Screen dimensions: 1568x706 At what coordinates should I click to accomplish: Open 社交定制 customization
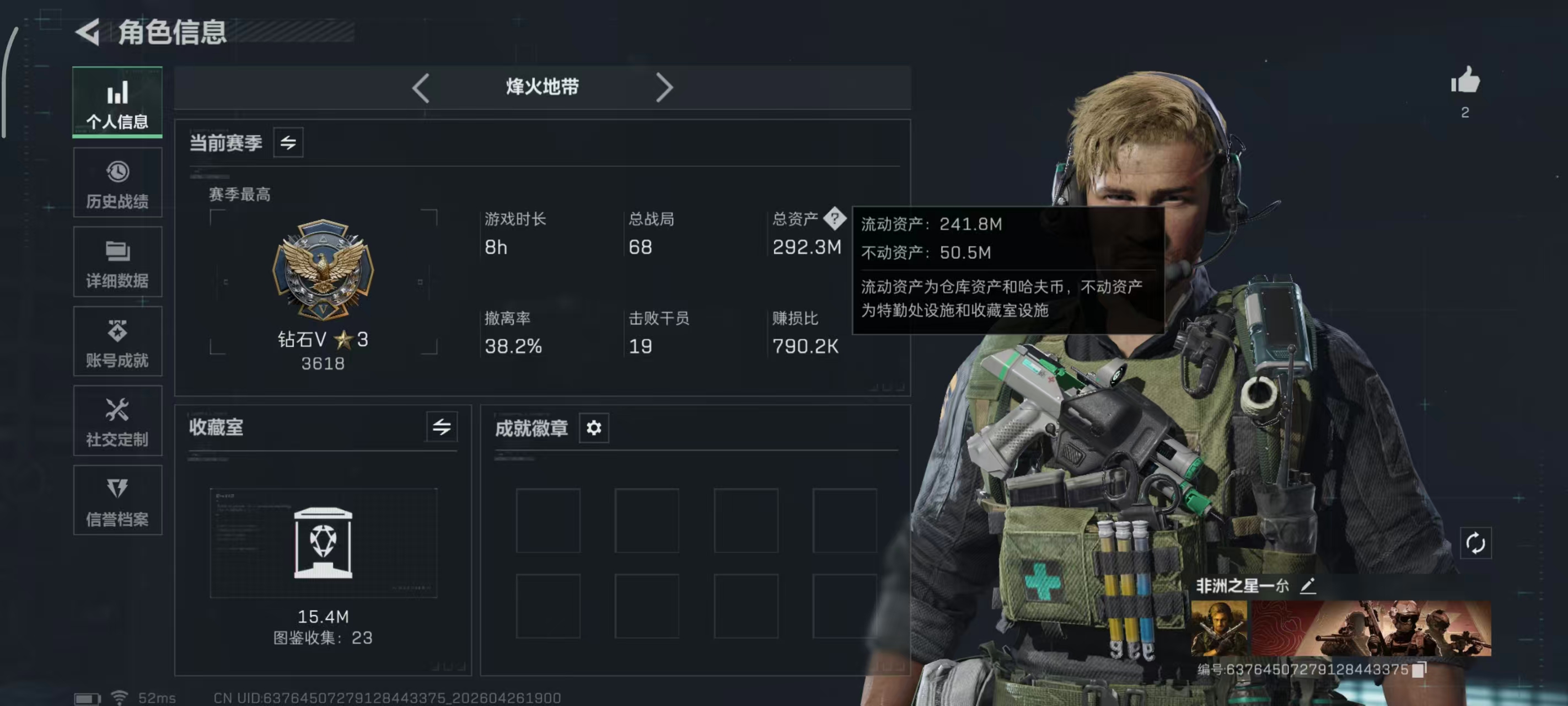pyautogui.click(x=117, y=420)
